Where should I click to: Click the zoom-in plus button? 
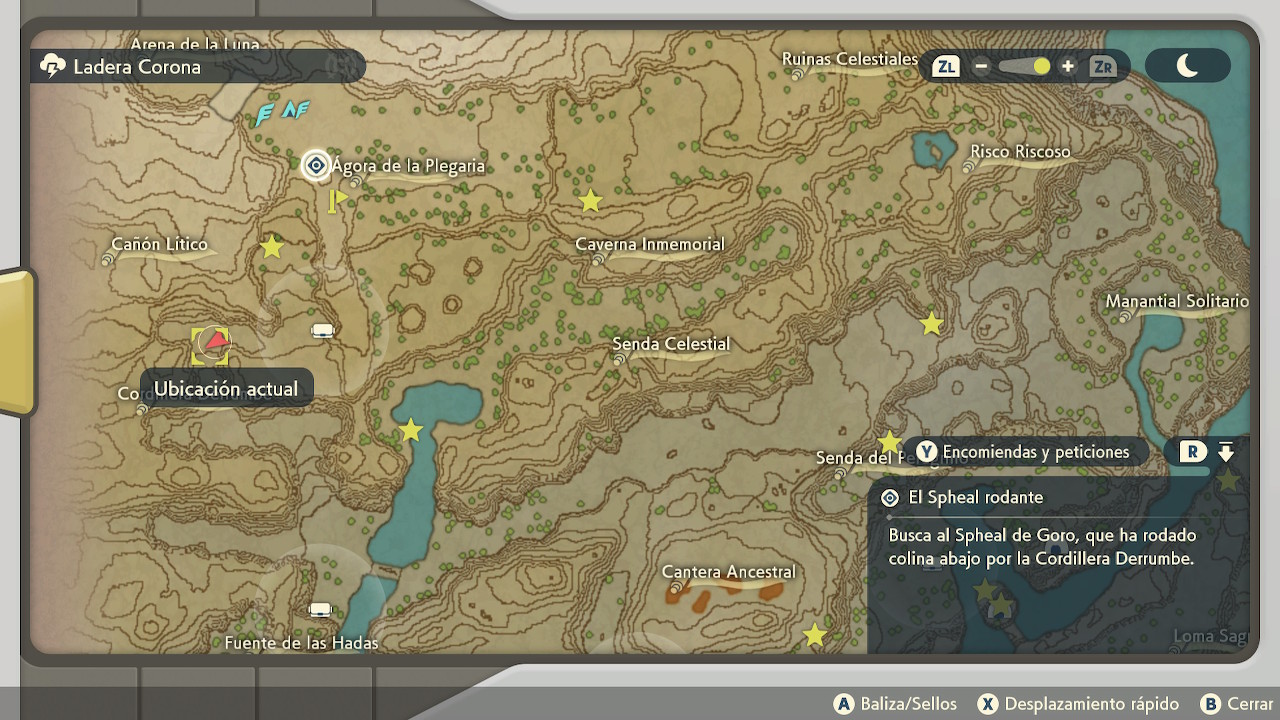[x=1068, y=67]
